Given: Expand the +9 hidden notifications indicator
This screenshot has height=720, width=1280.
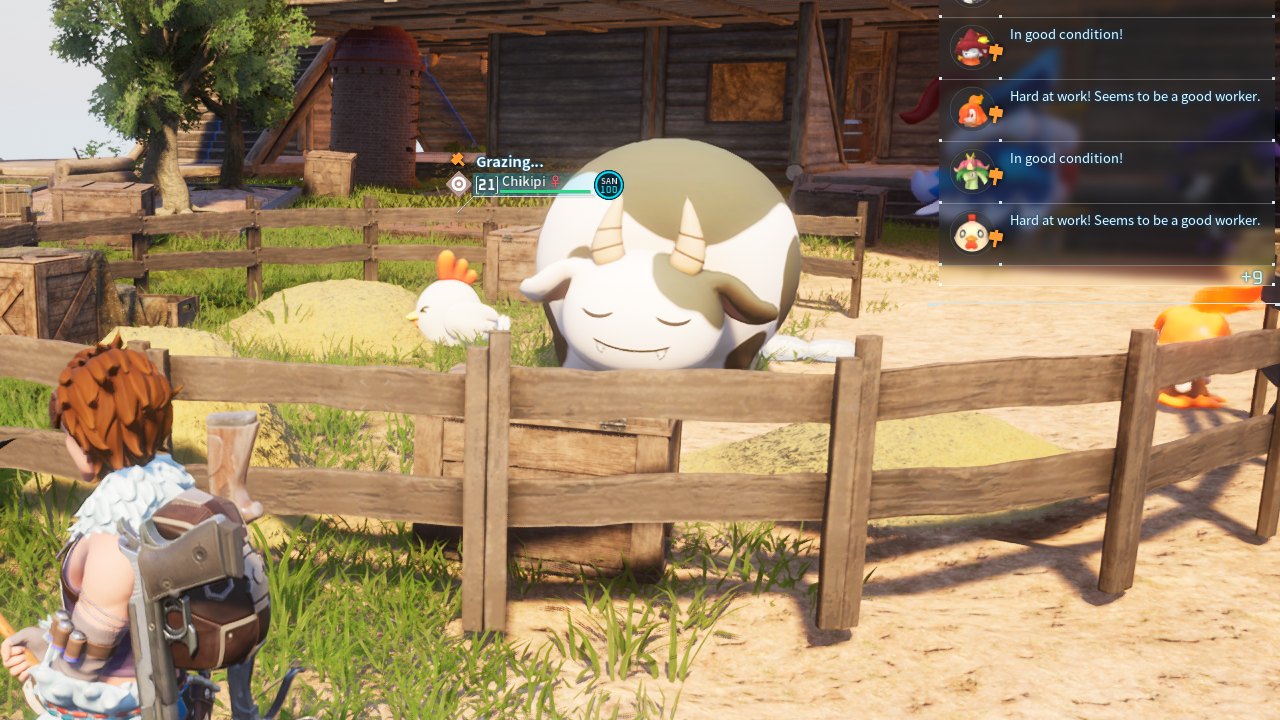Looking at the screenshot, I should 1251,277.
